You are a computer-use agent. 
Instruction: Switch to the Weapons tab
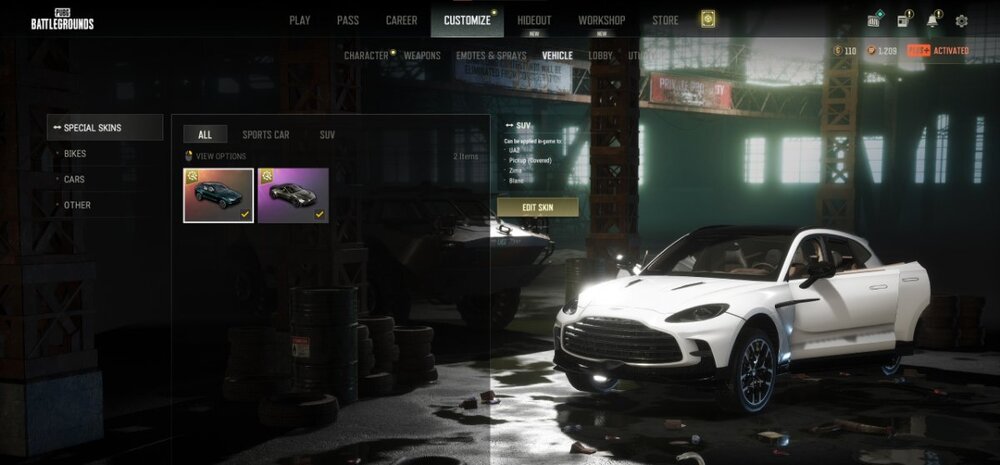click(422, 56)
